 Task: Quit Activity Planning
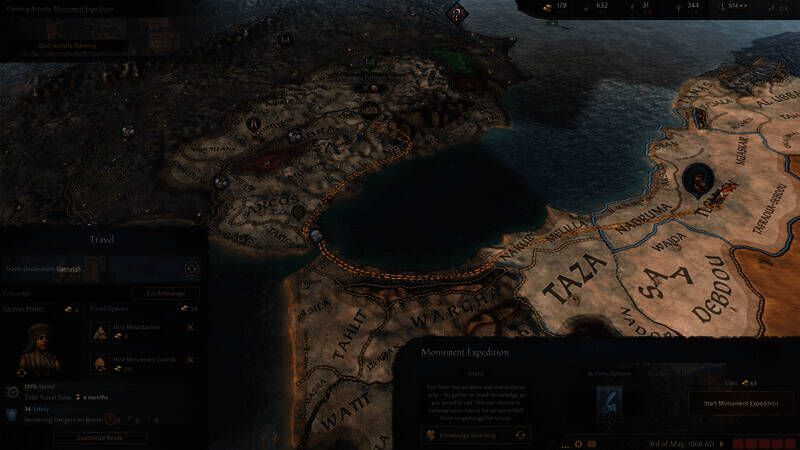pyautogui.click(x=66, y=45)
